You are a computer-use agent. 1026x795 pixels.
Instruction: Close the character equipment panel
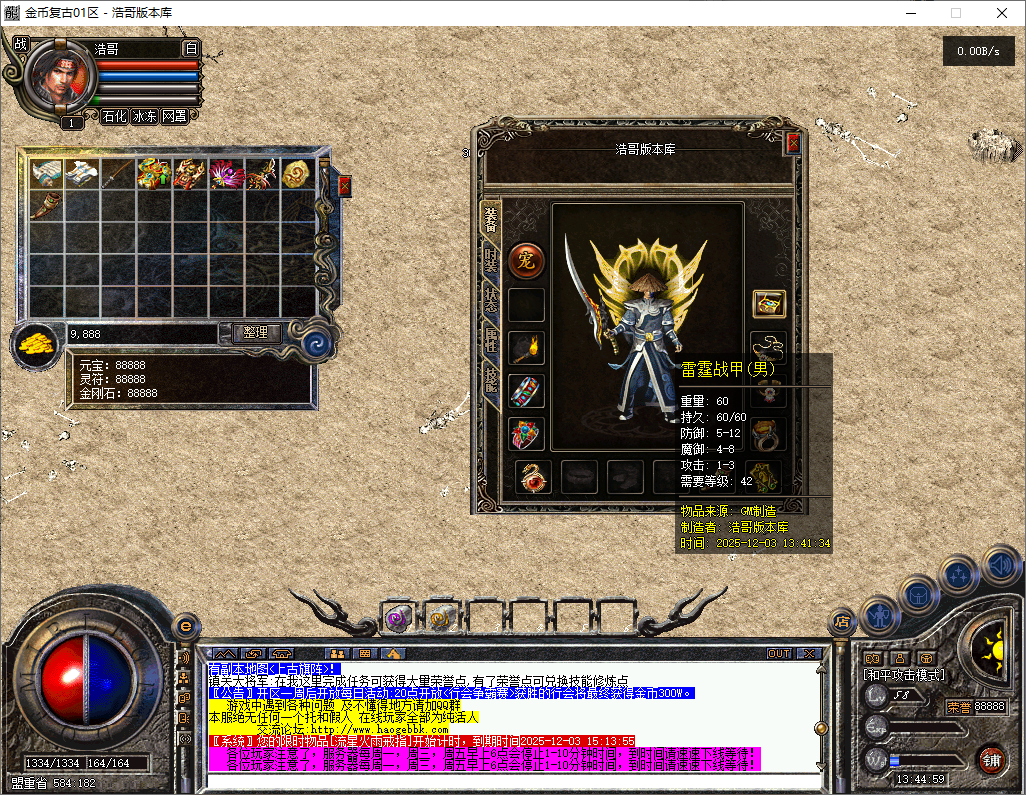(793, 143)
